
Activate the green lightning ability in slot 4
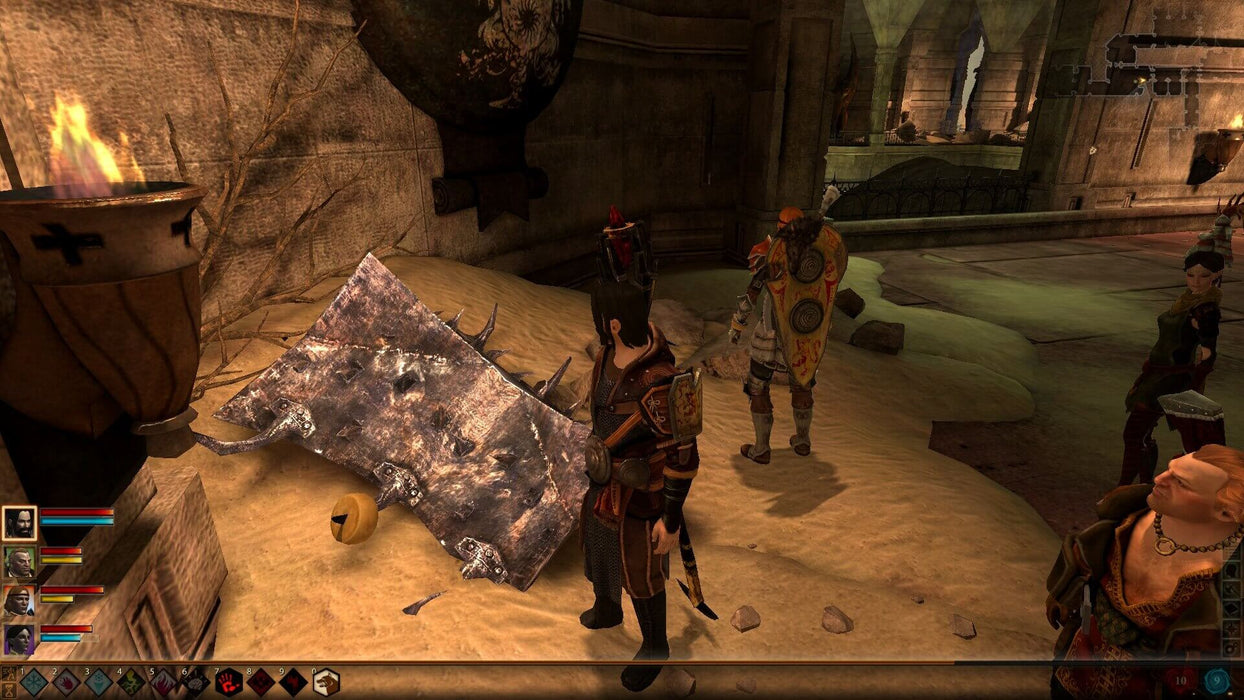pyautogui.click(x=131, y=682)
